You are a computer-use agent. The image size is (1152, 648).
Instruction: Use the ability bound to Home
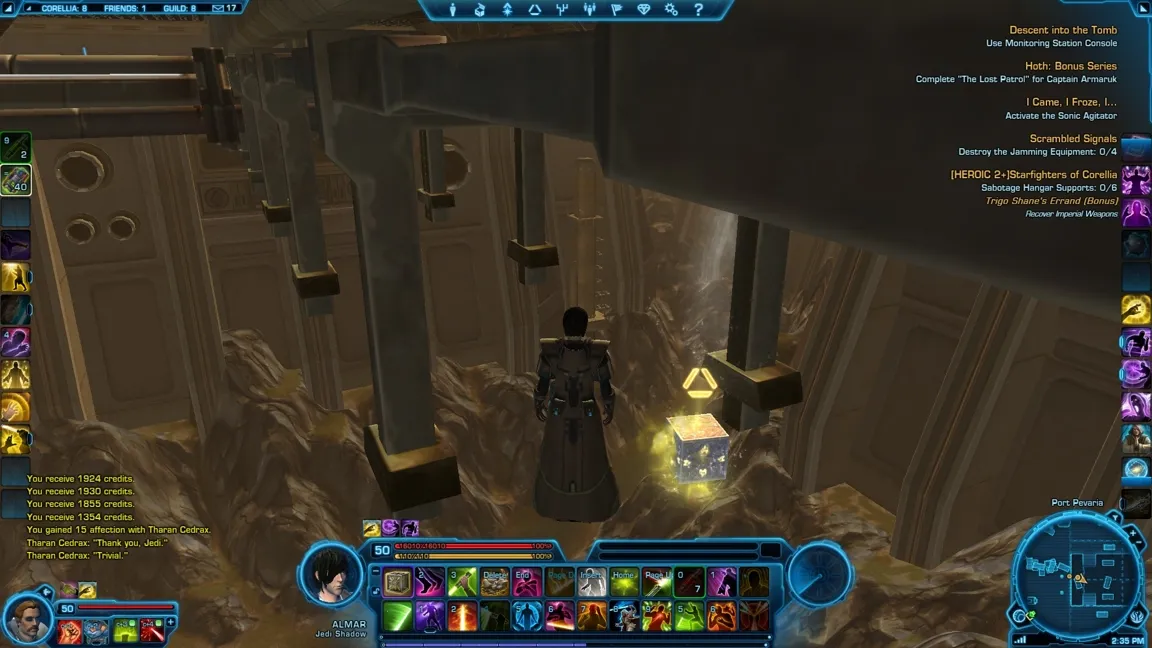tap(624, 582)
